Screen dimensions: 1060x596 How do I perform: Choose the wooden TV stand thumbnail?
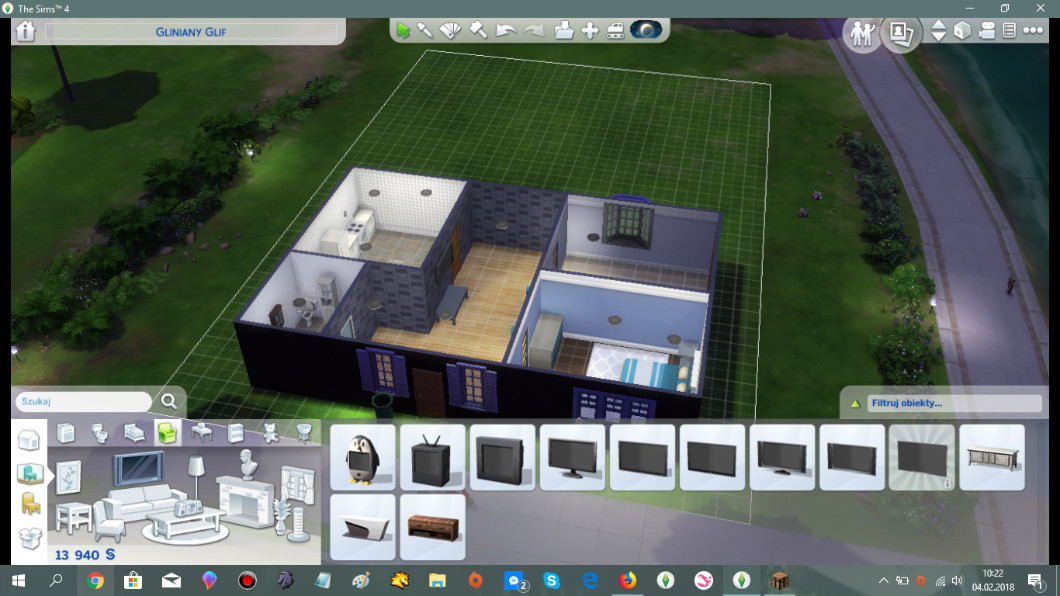tap(433, 526)
